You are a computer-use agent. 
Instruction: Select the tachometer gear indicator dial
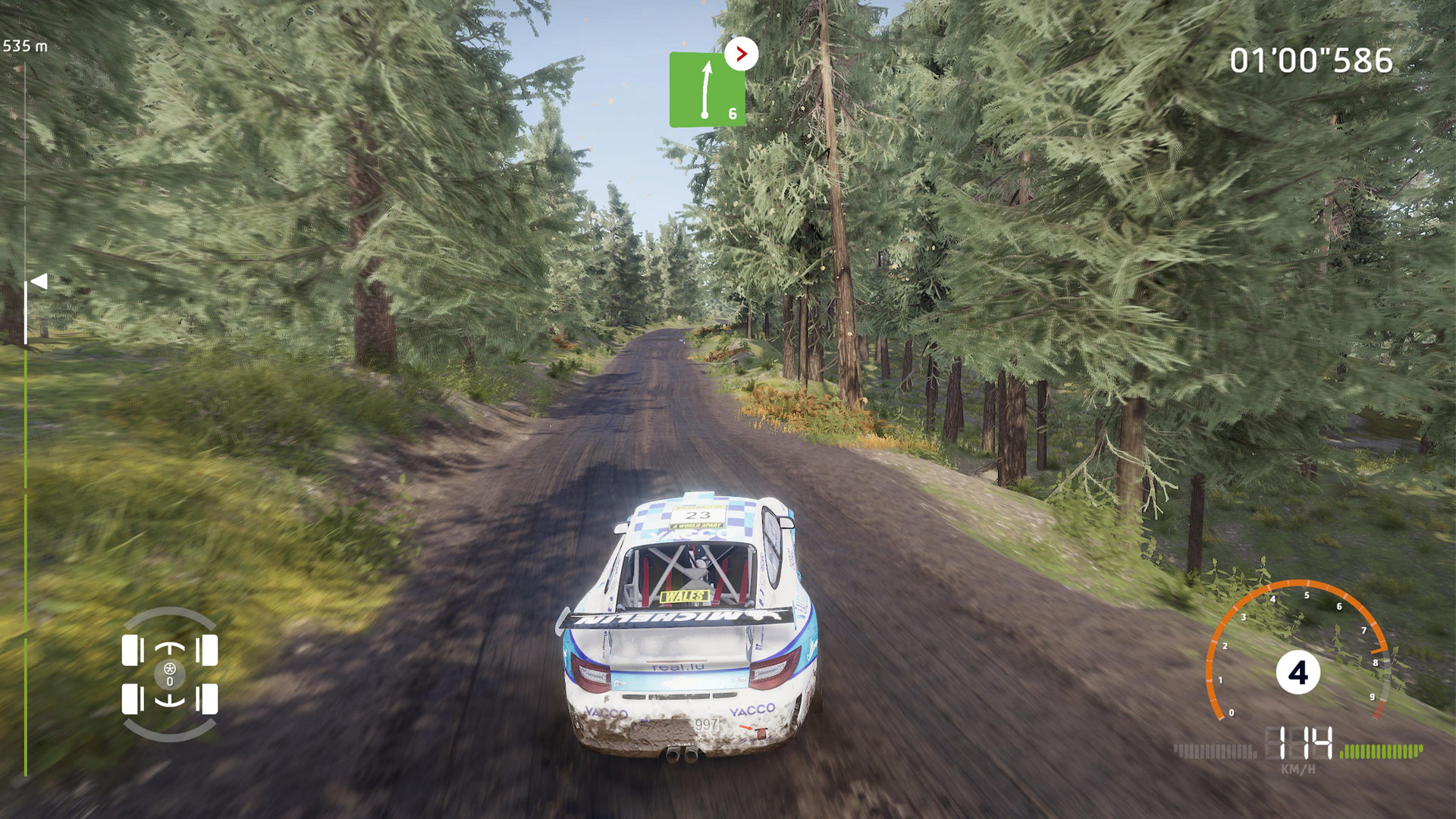pos(1298,673)
